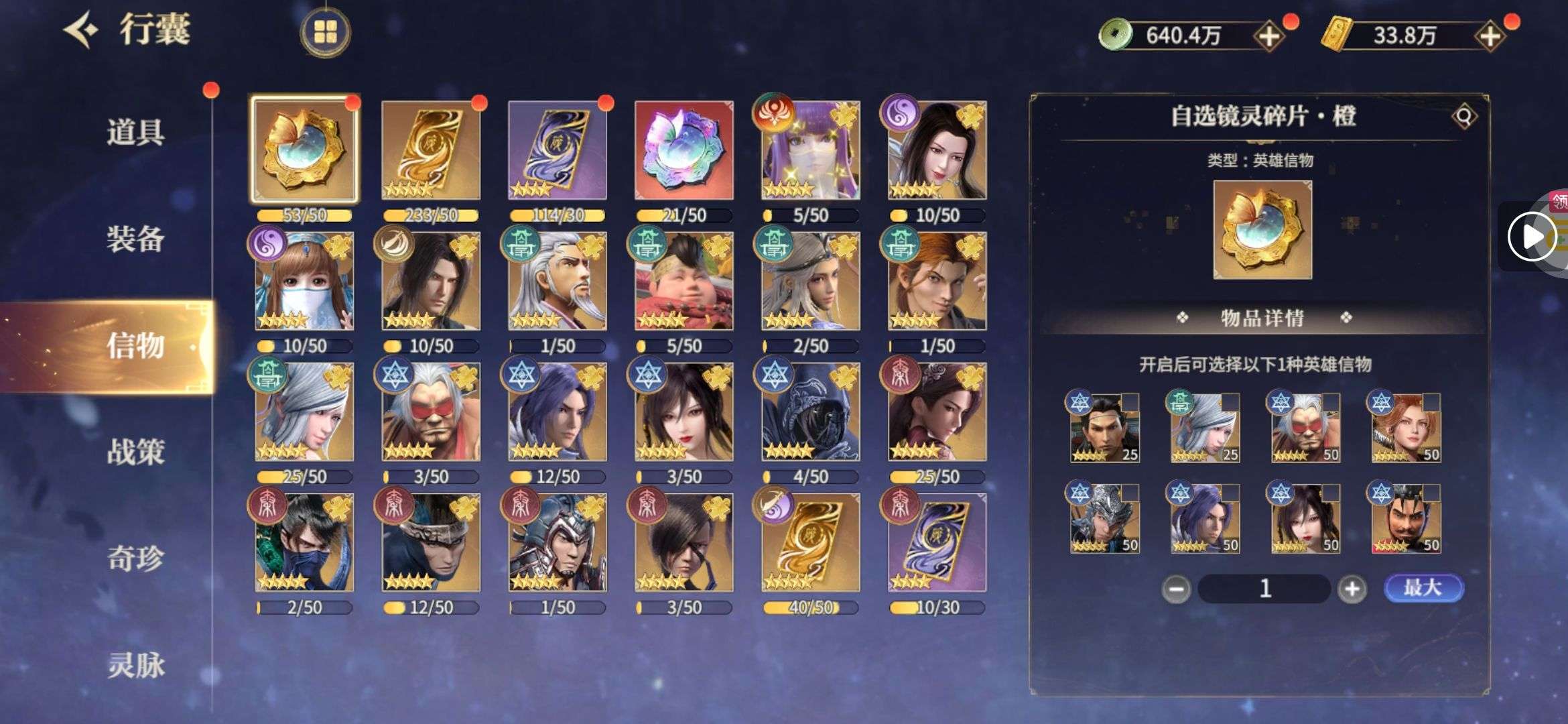Viewport: 1568px width, 724px height.
Task: Decrease quantity with the minus stepper
Action: point(1176,589)
